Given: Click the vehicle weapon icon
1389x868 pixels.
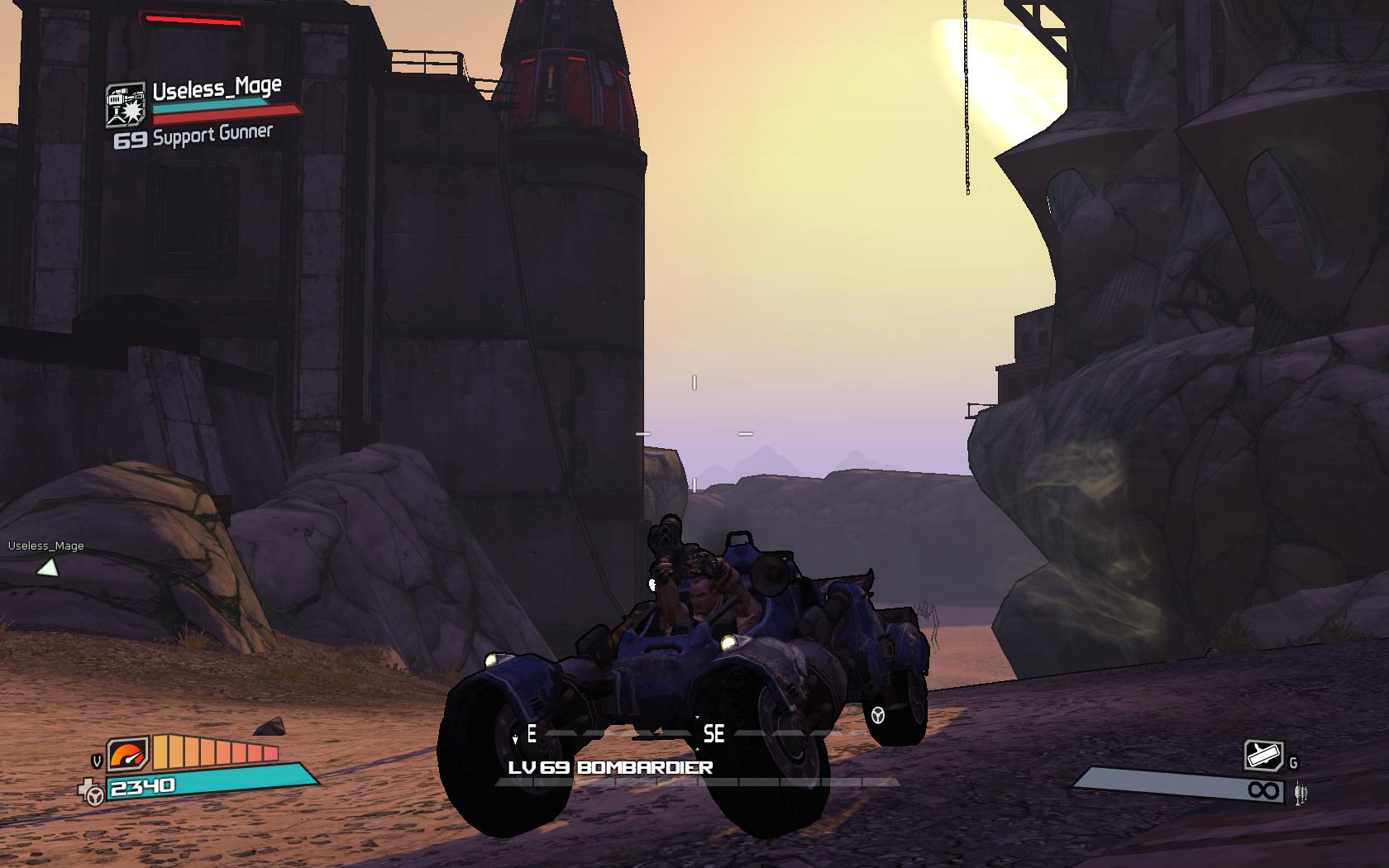Looking at the screenshot, I should pos(1263,756).
